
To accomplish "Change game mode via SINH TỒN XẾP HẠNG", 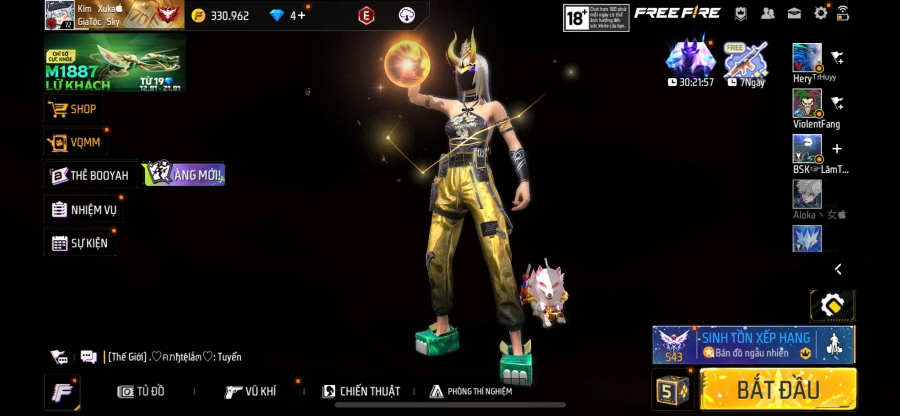I will [x=753, y=344].
